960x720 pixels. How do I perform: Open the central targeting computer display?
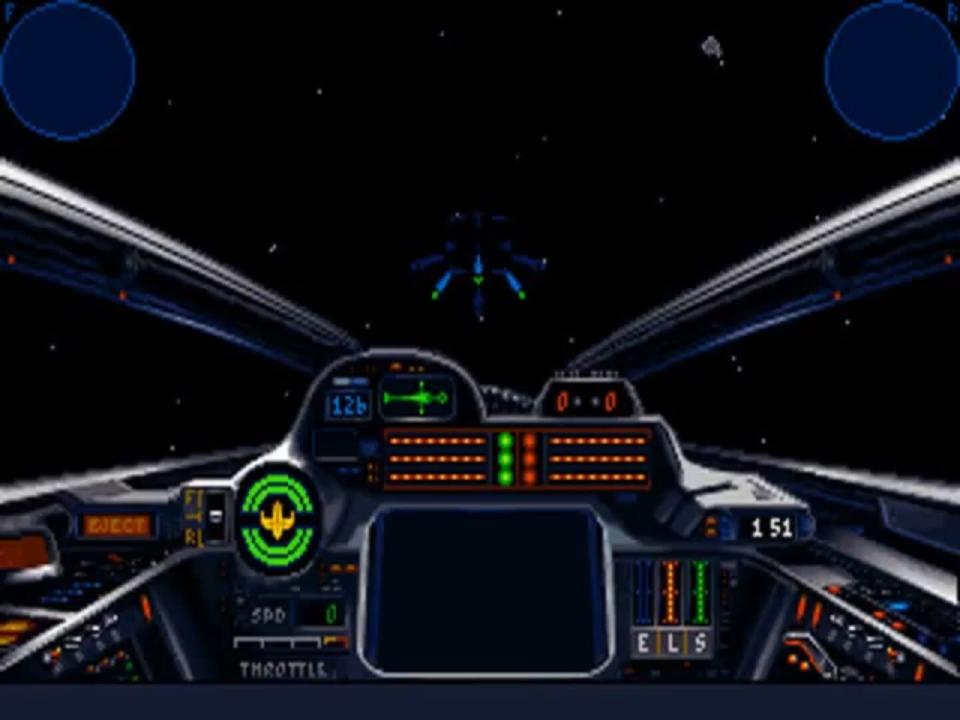pos(486,587)
